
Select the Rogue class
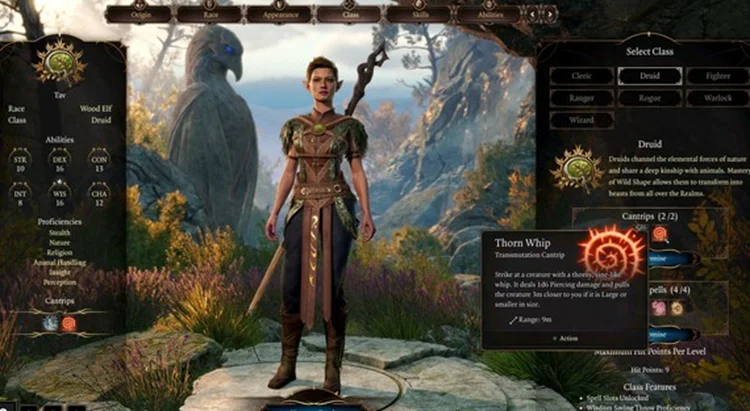[650, 98]
